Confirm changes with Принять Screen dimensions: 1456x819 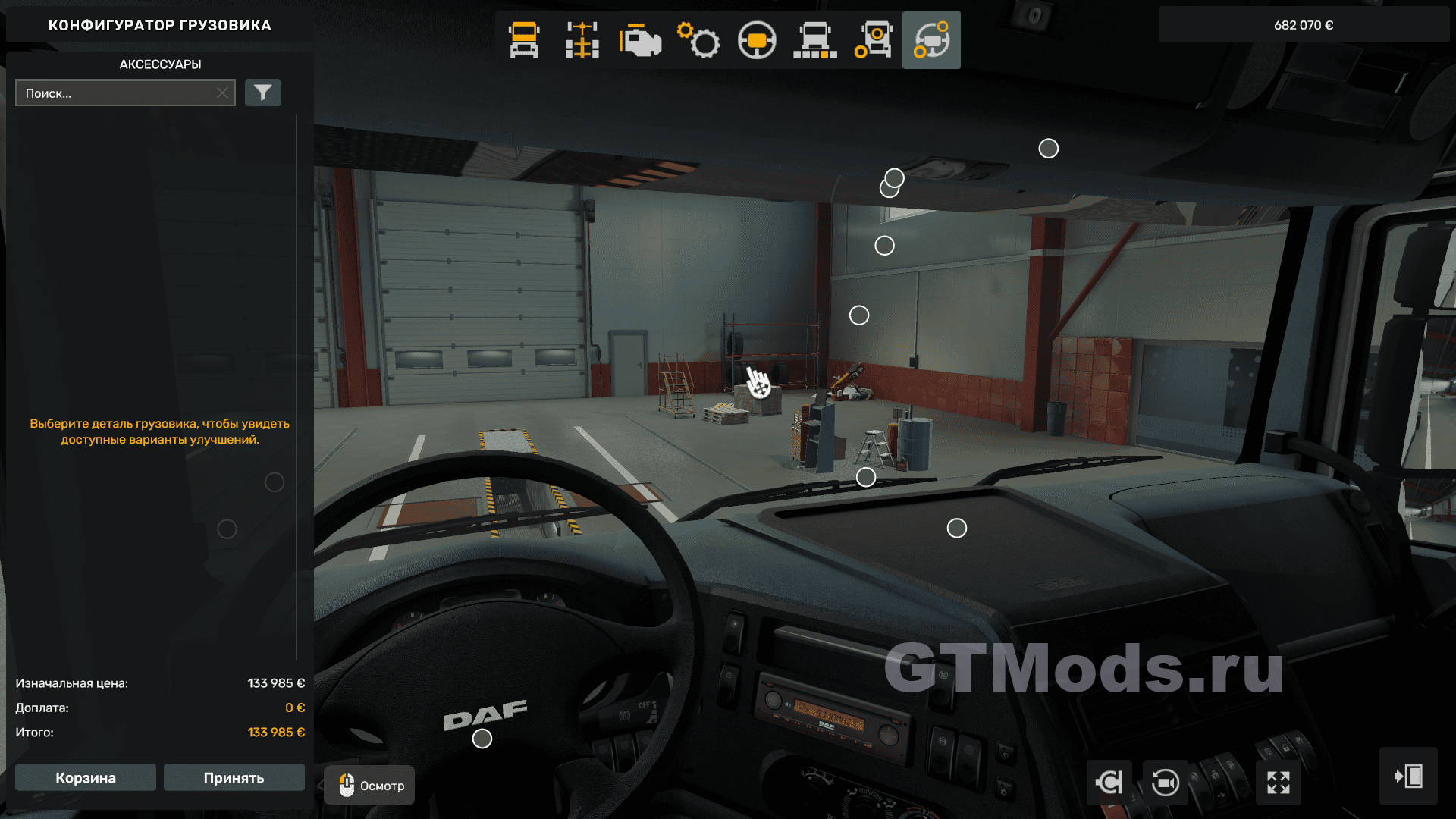pyautogui.click(x=234, y=778)
